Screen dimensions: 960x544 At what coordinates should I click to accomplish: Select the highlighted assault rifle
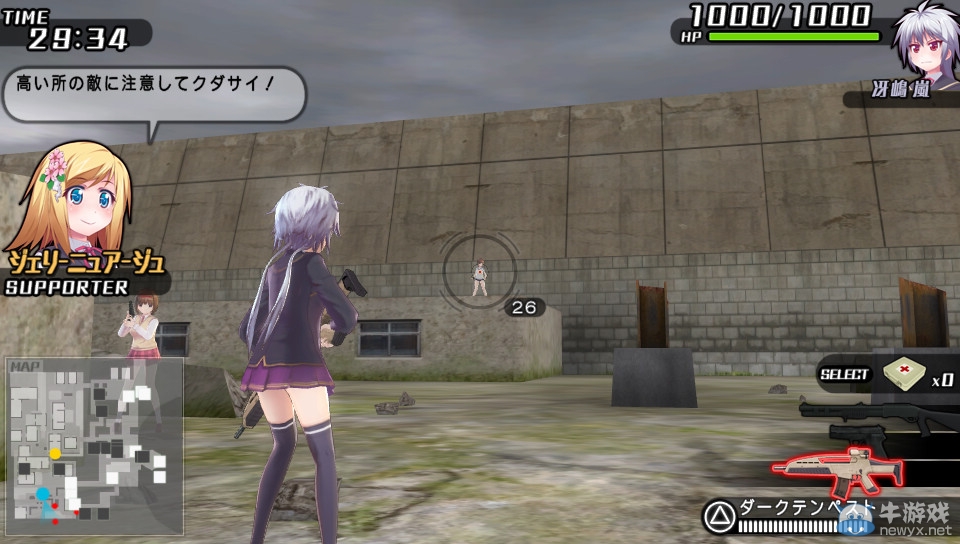838,469
